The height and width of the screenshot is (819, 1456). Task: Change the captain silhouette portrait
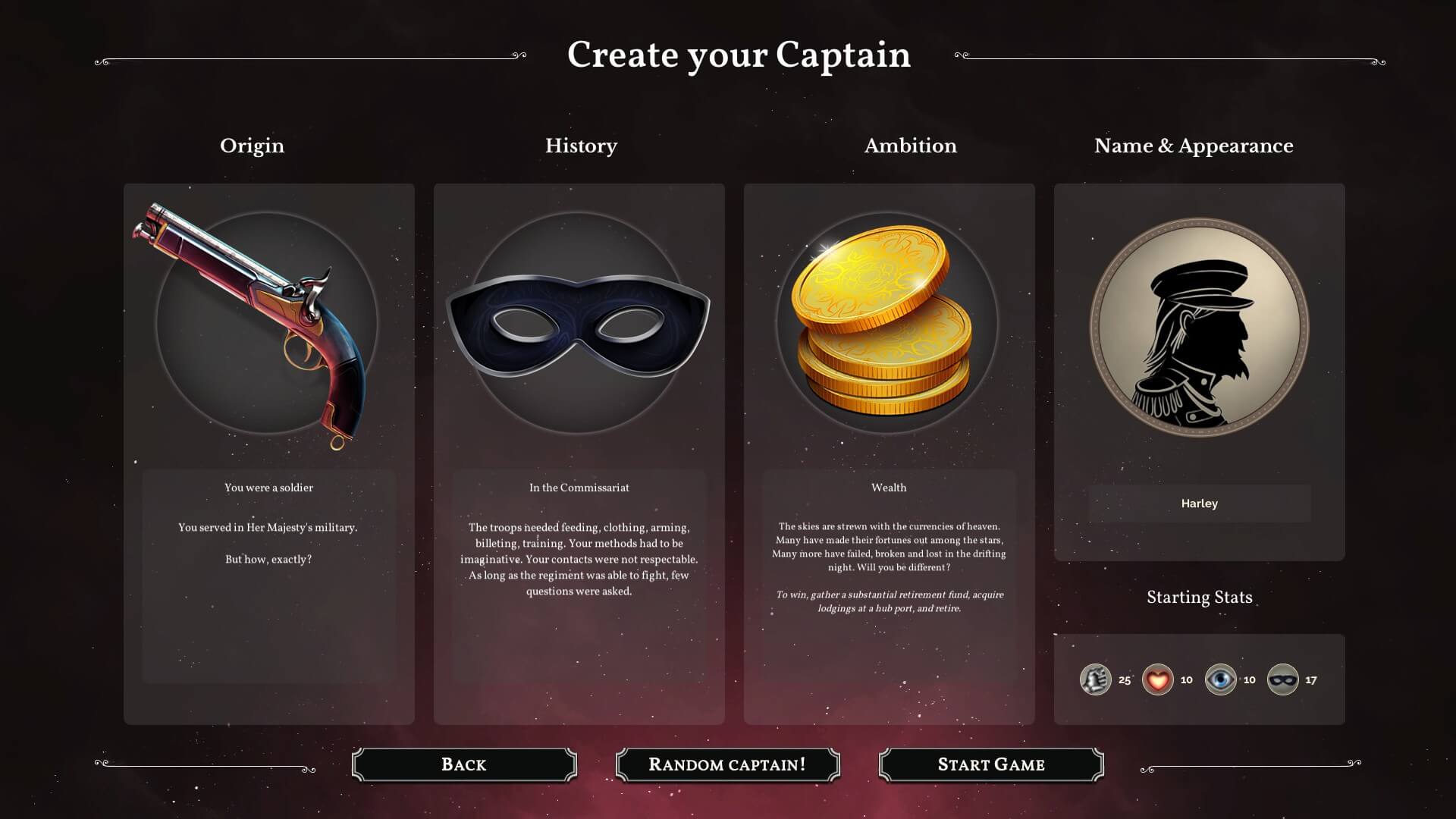[1199, 328]
